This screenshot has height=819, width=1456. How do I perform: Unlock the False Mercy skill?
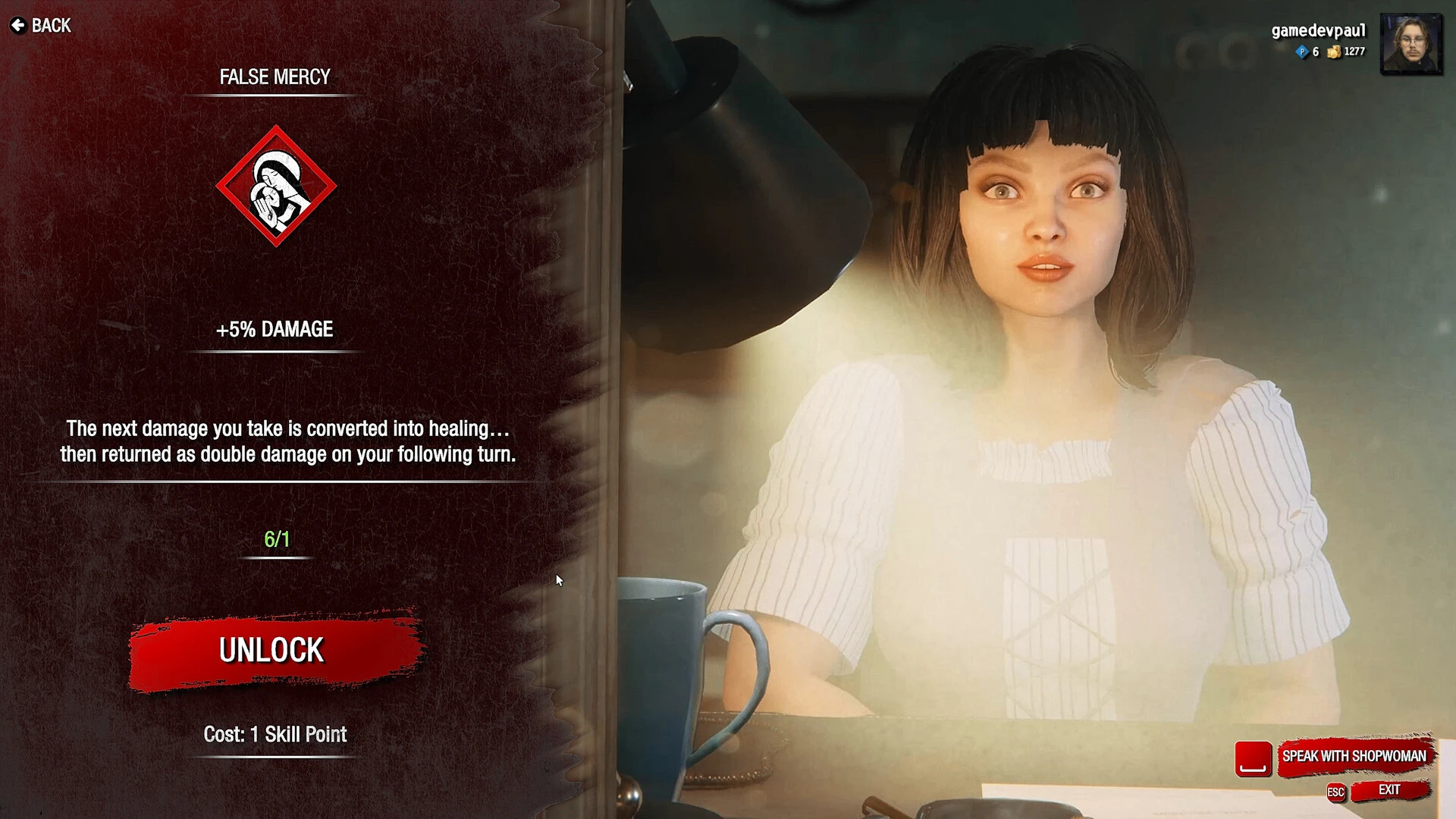click(x=273, y=651)
